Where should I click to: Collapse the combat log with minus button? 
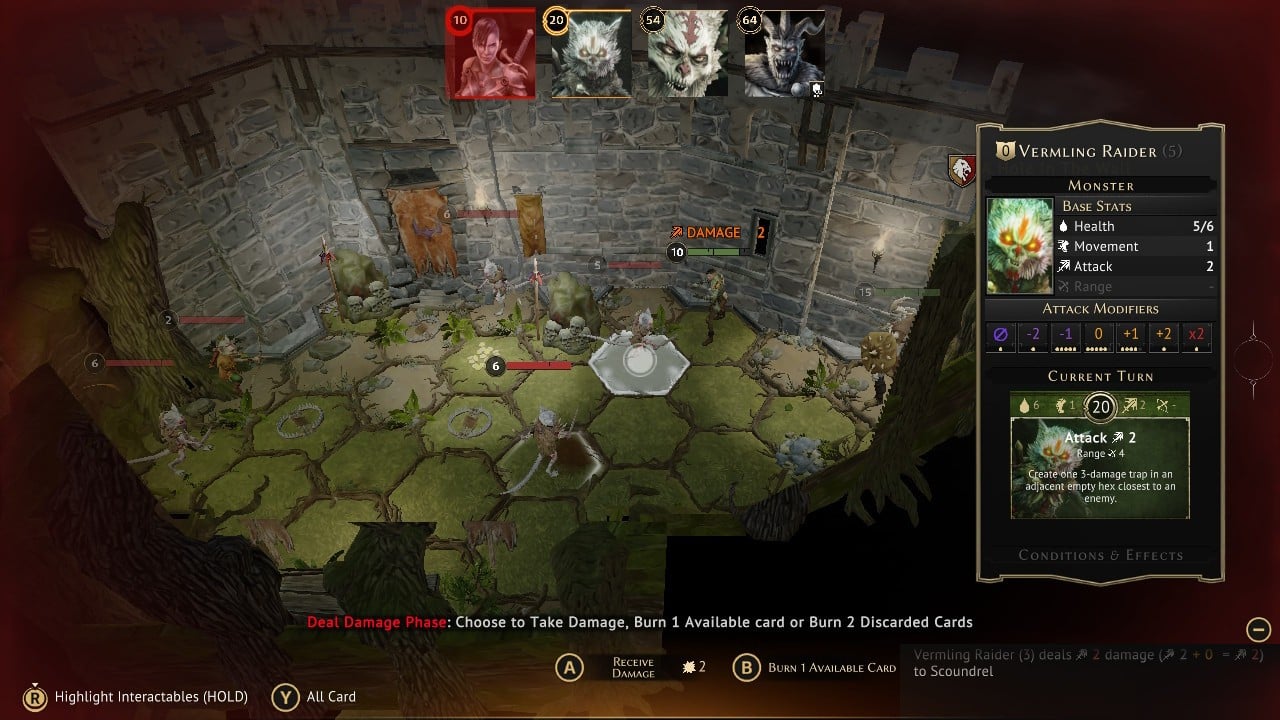(x=1258, y=629)
